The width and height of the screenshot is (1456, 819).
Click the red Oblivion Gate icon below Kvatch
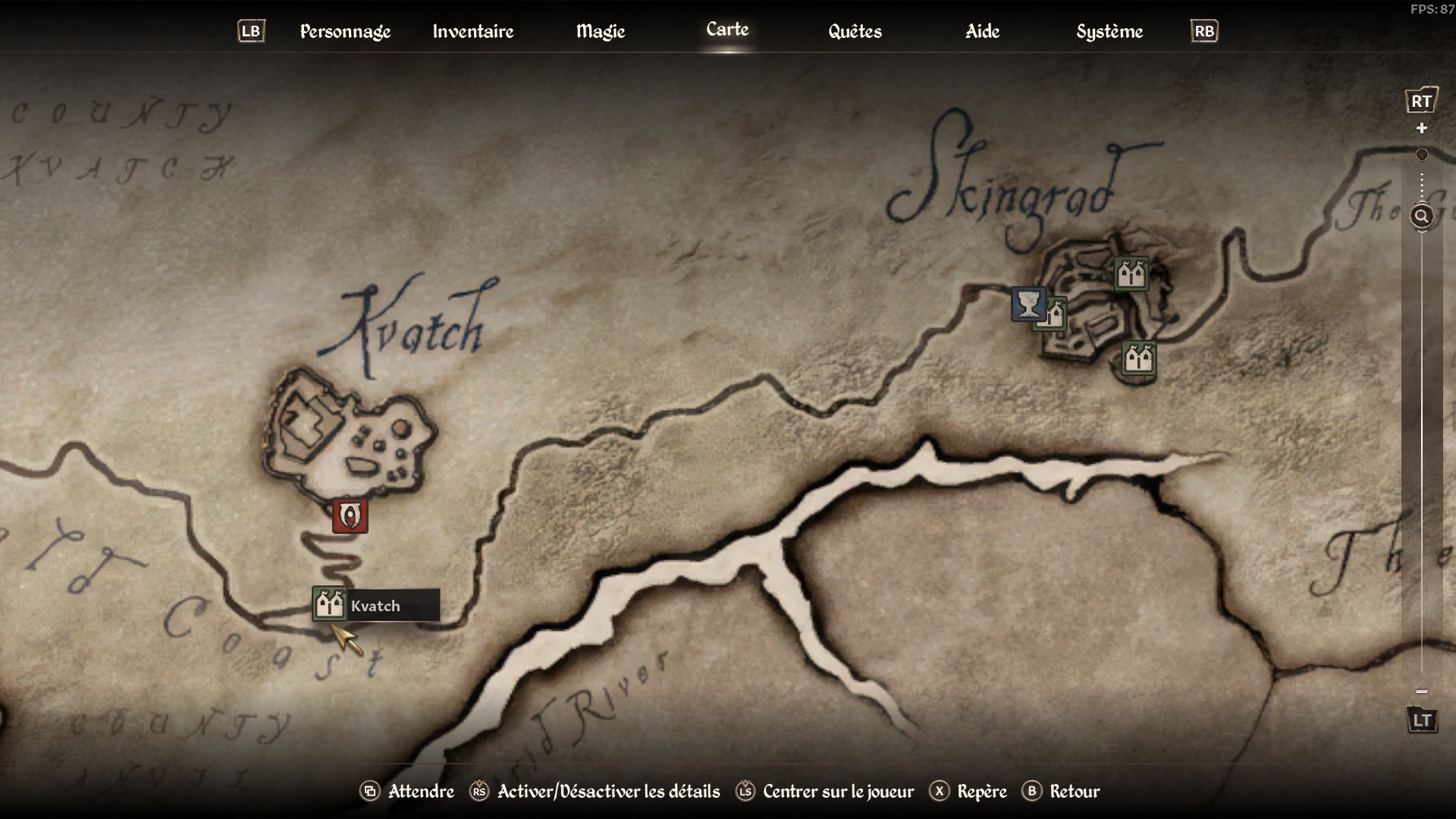click(350, 516)
